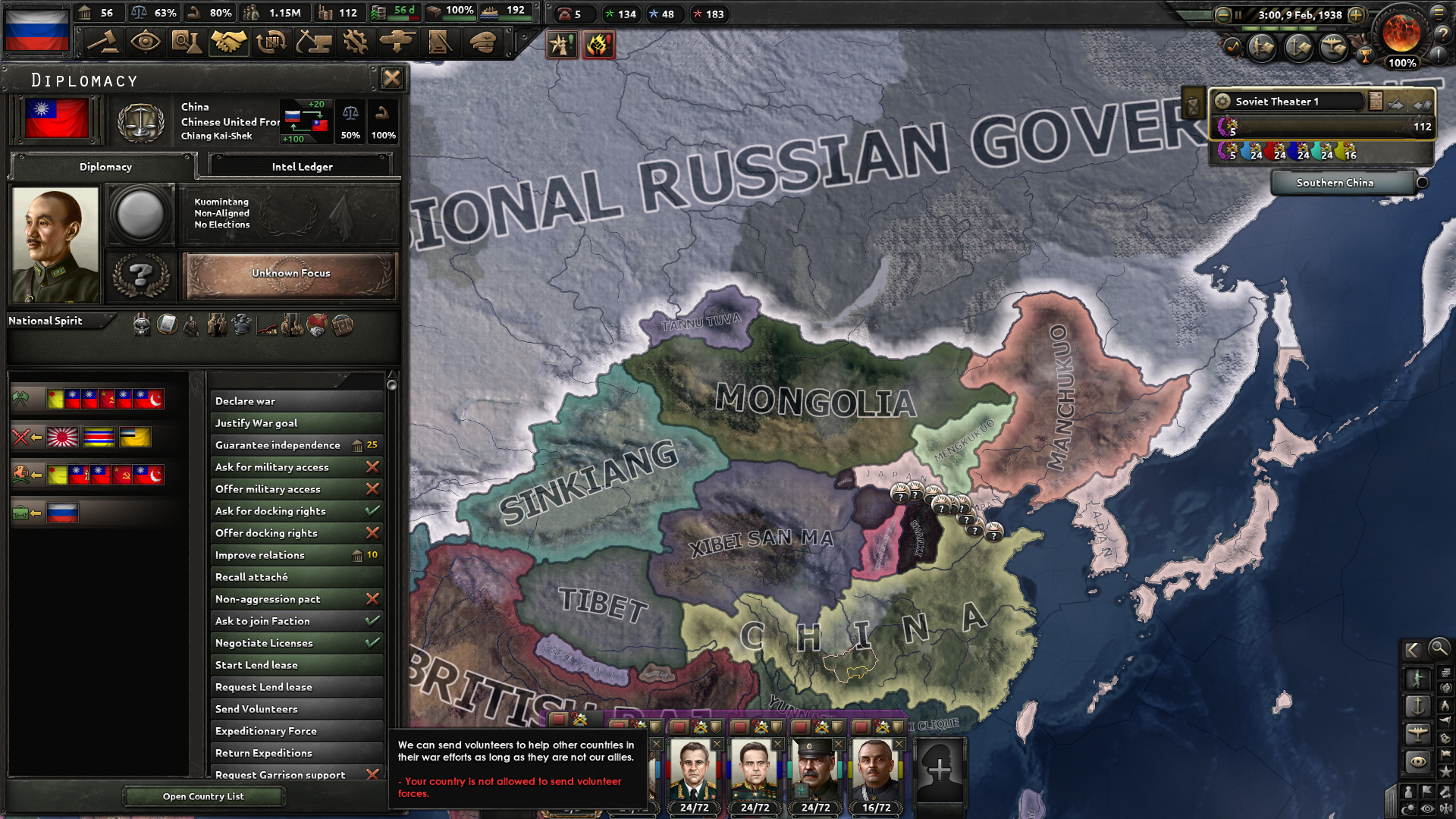Click Open Country List button
This screenshot has width=1456, height=819.
[x=203, y=795]
